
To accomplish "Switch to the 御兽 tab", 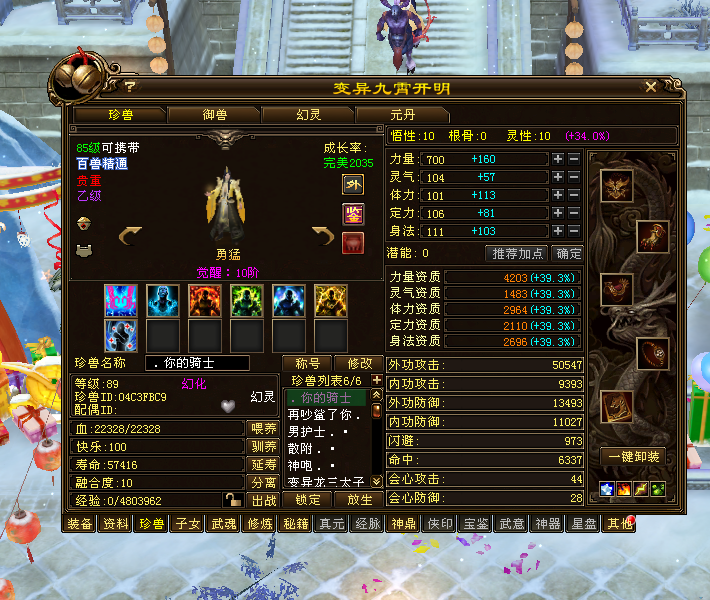I will [215, 115].
